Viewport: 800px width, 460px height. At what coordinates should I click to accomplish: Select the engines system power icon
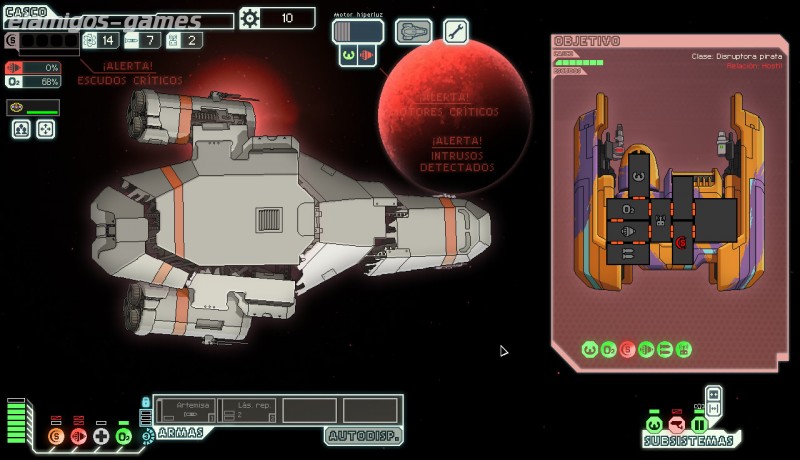click(x=78, y=436)
